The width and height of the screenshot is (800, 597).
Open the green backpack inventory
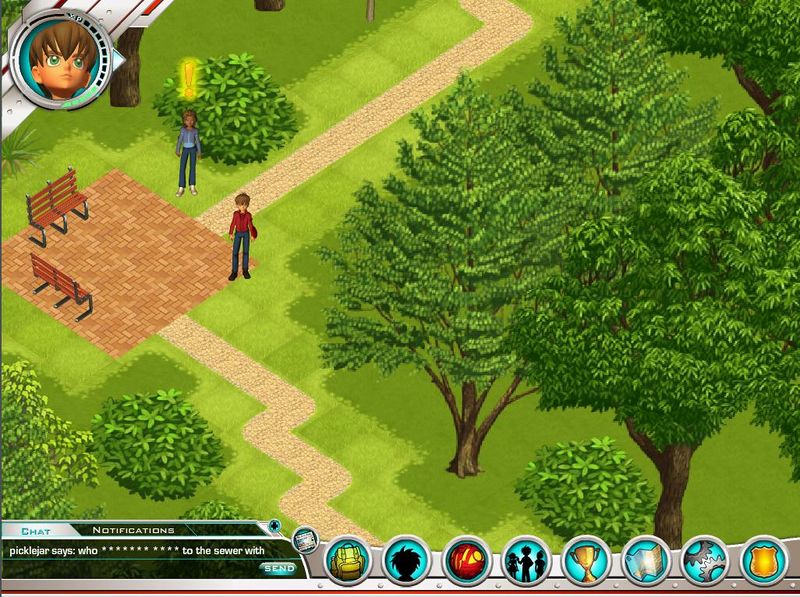(349, 562)
